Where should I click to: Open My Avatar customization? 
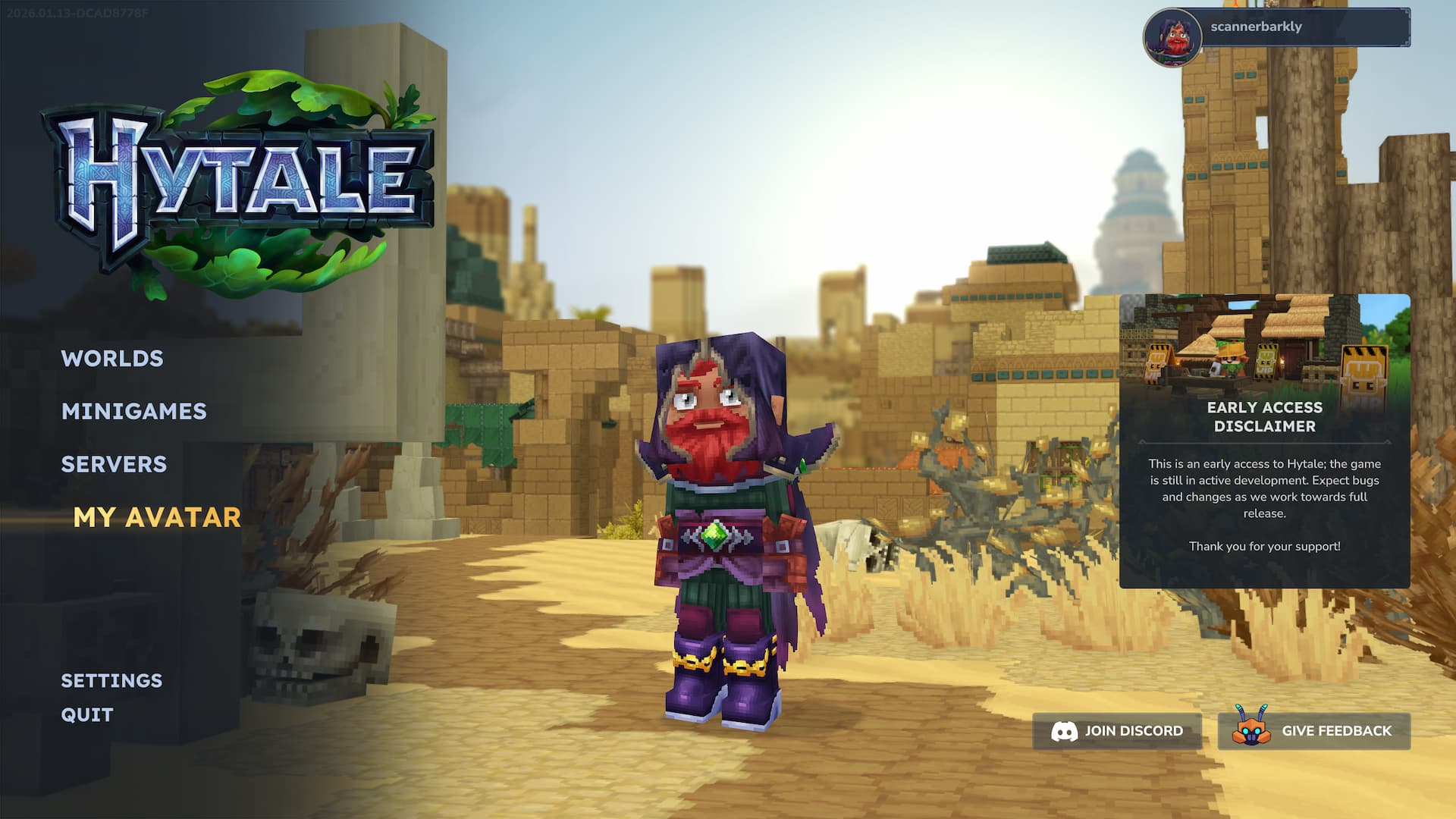click(x=157, y=517)
